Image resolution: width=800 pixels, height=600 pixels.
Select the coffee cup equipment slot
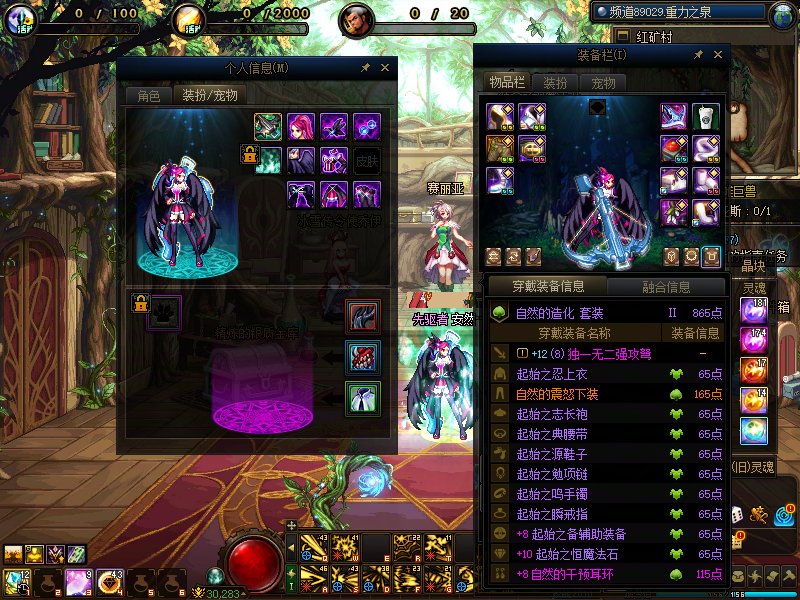[x=707, y=116]
